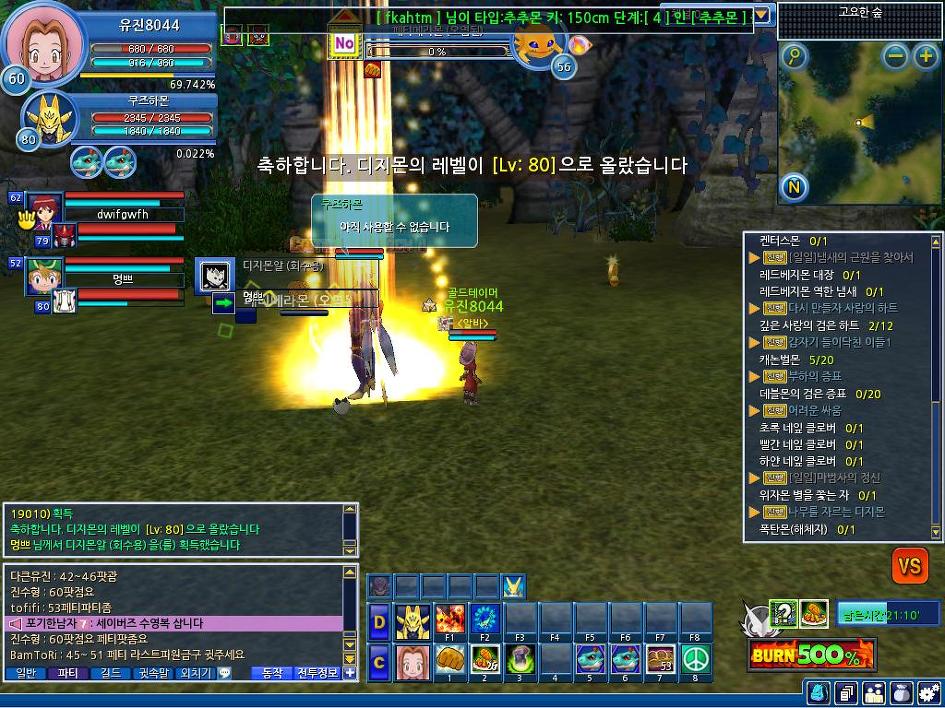The width and height of the screenshot is (945, 708).
Task: Click the BURN 500% event banner
Action: 811,656
